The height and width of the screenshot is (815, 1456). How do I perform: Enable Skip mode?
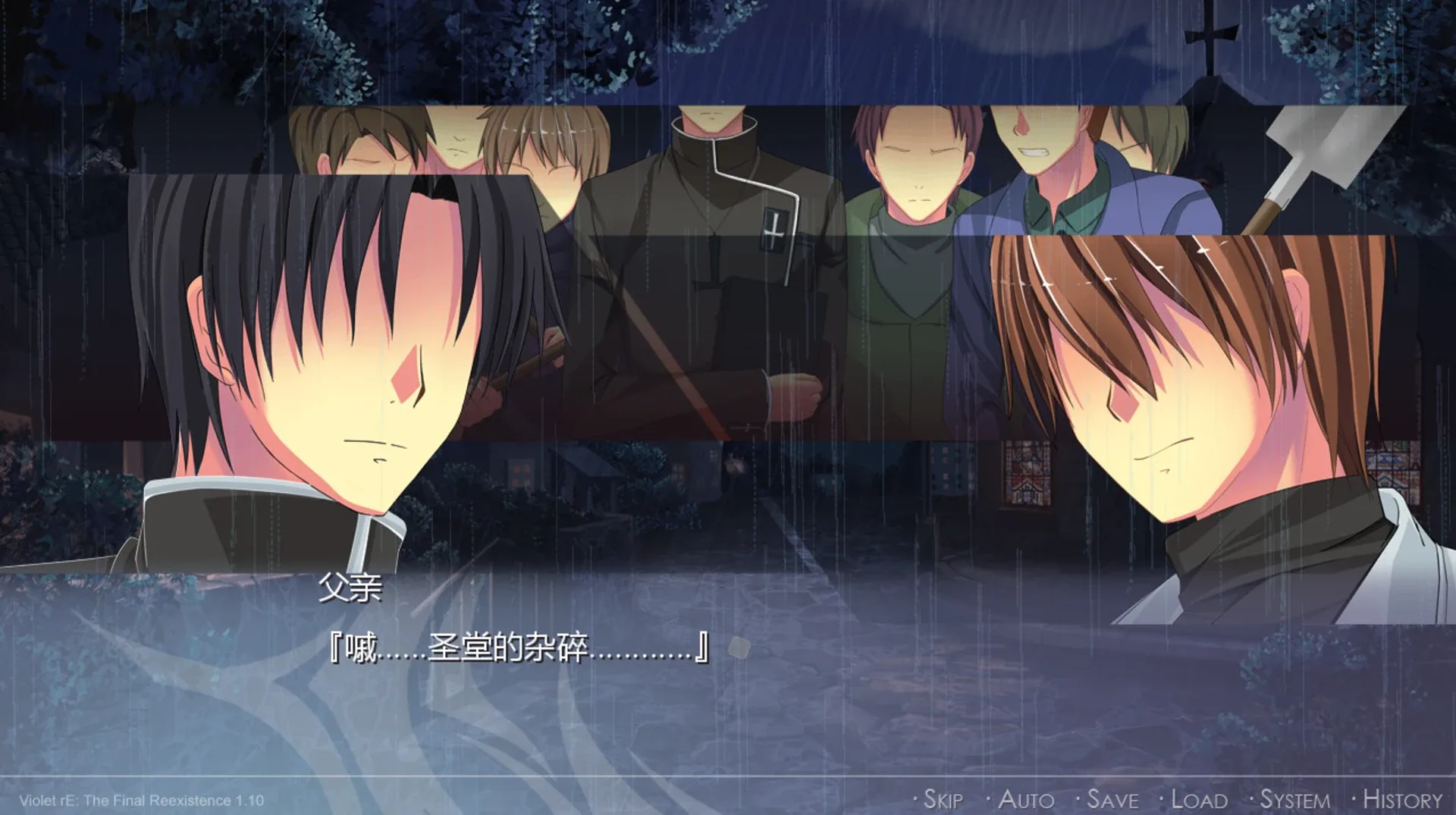point(946,798)
